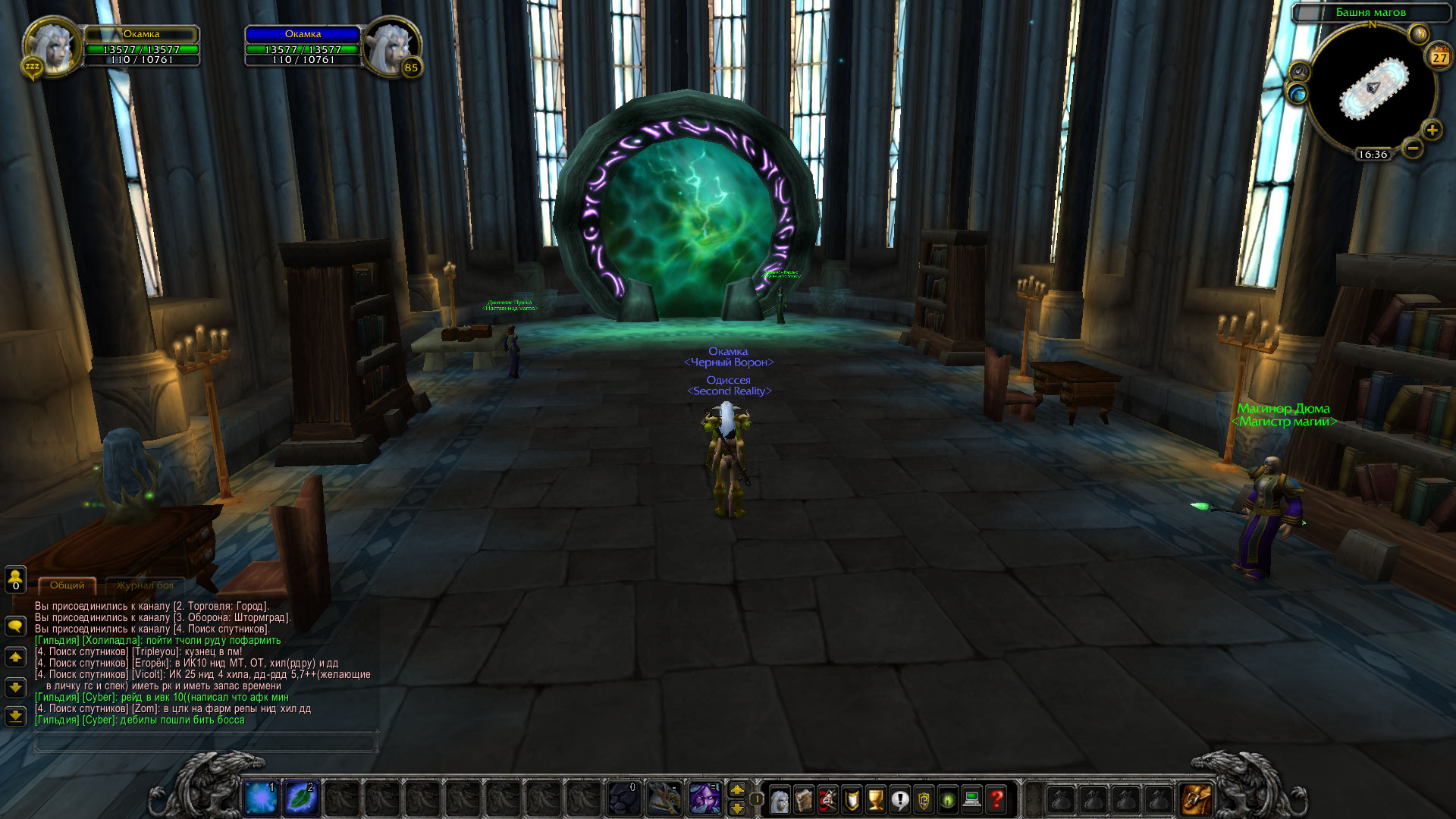Image resolution: width=1456 pixels, height=819 pixels.
Task: Activate the green leaf spell in slot 2
Action: pyautogui.click(x=300, y=799)
